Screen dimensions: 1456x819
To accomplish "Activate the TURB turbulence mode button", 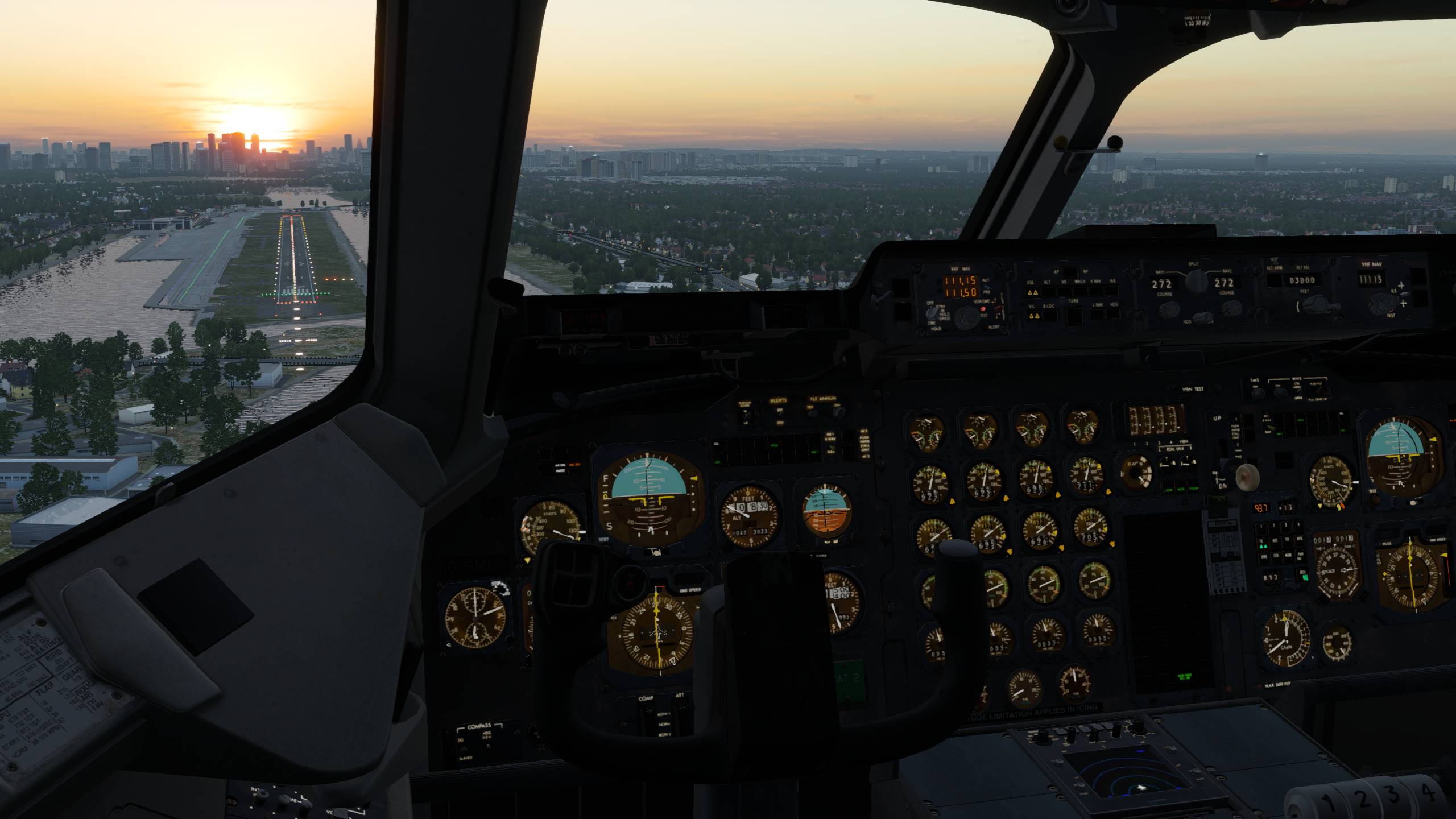I will pyautogui.click(x=1073, y=315).
